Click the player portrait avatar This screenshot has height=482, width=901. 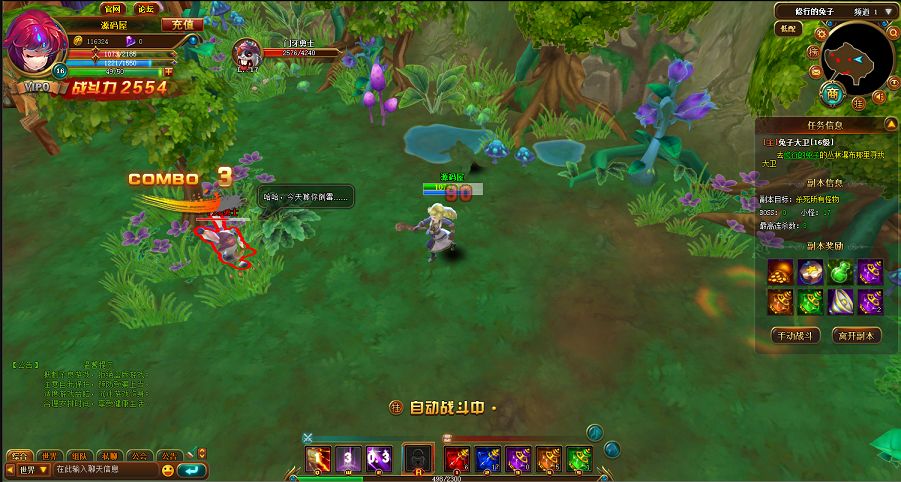33,43
